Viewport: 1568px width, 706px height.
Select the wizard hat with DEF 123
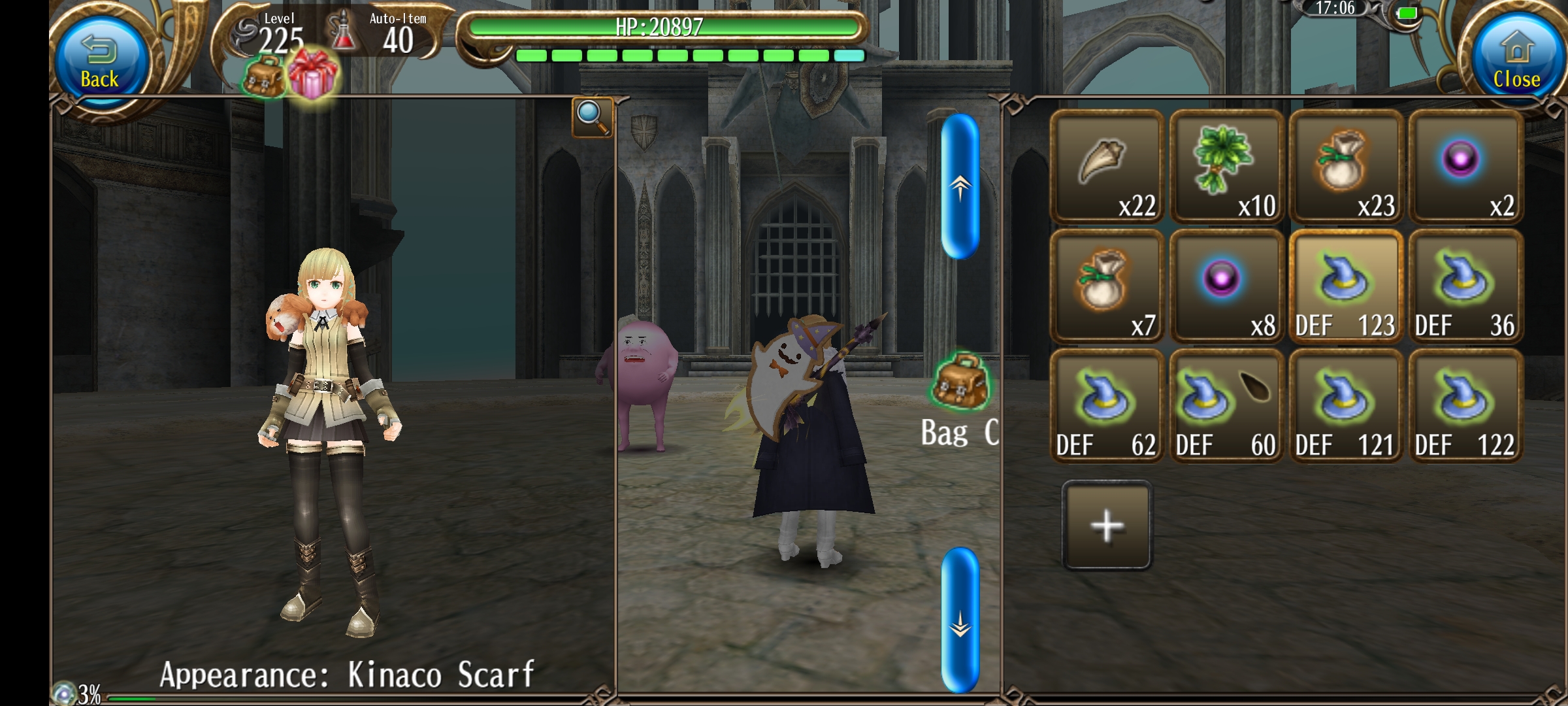(1346, 286)
